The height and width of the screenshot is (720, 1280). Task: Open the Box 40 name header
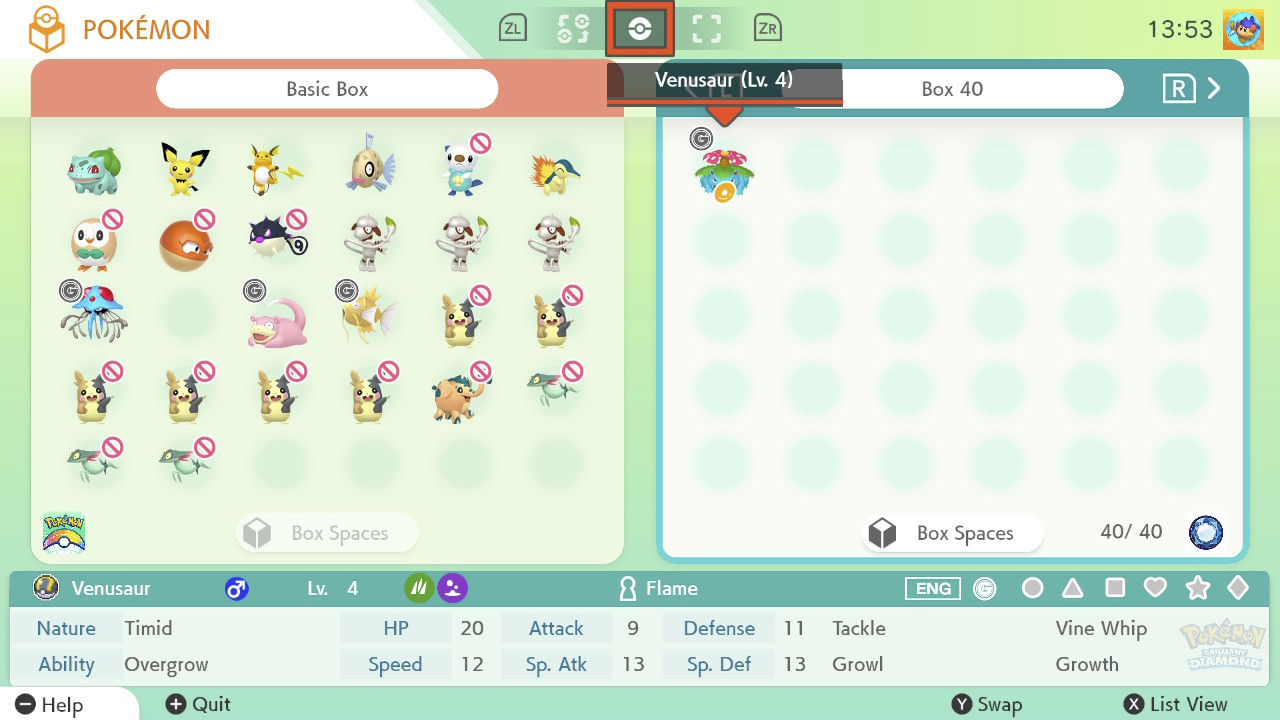[951, 89]
